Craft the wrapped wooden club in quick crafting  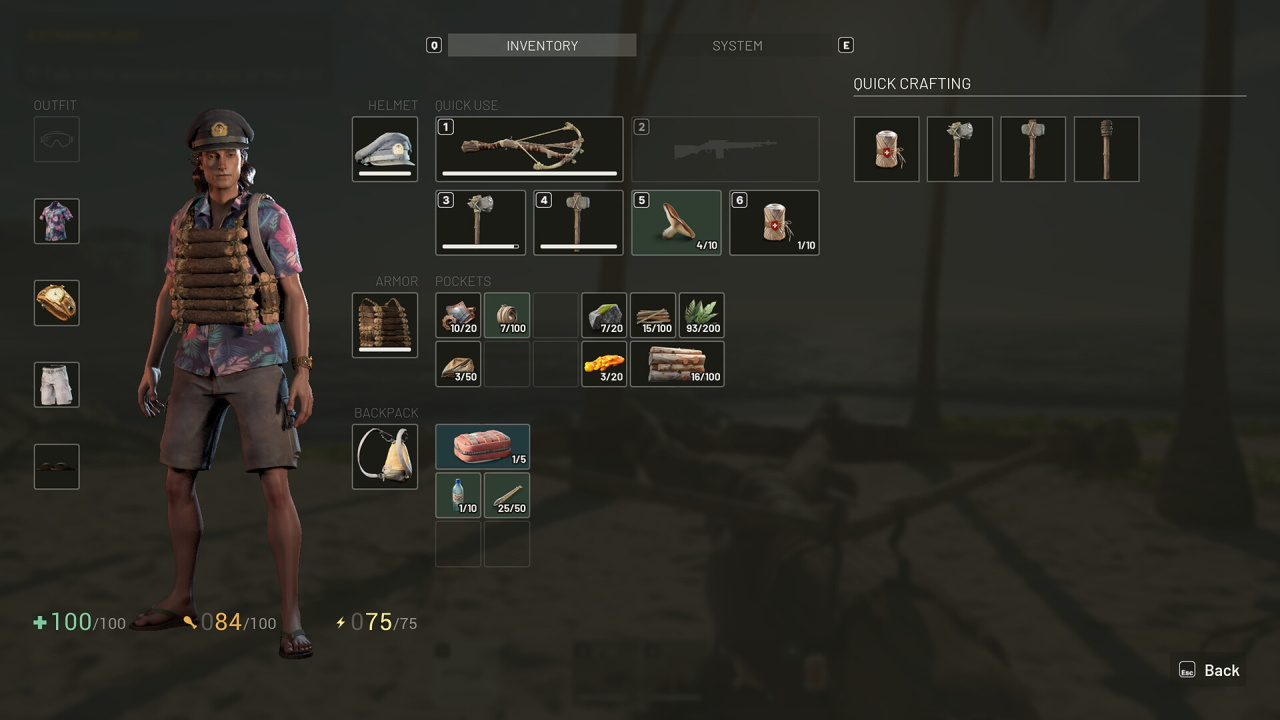point(1106,149)
